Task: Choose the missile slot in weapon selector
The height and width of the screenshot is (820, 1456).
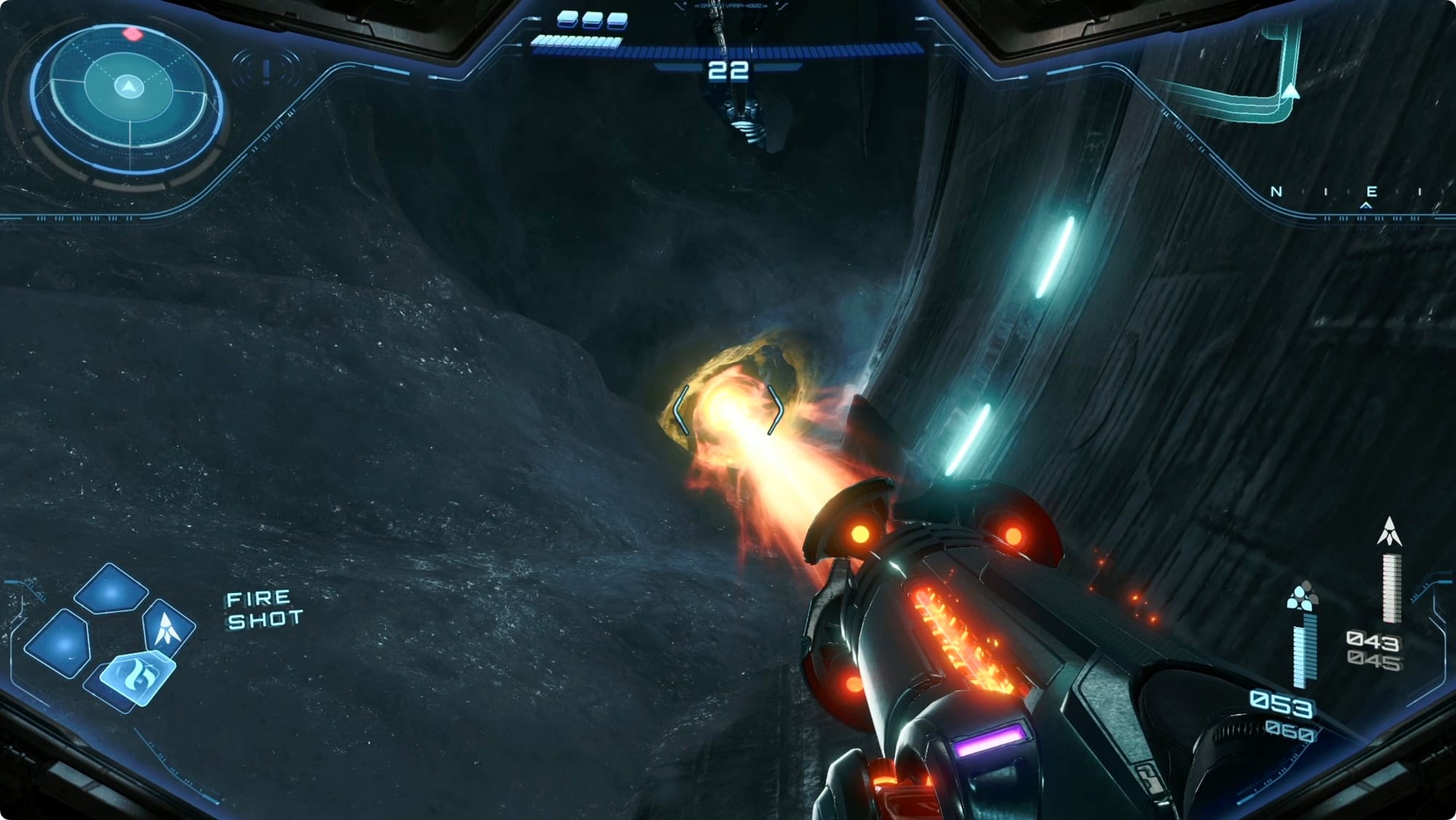Action: (167, 627)
